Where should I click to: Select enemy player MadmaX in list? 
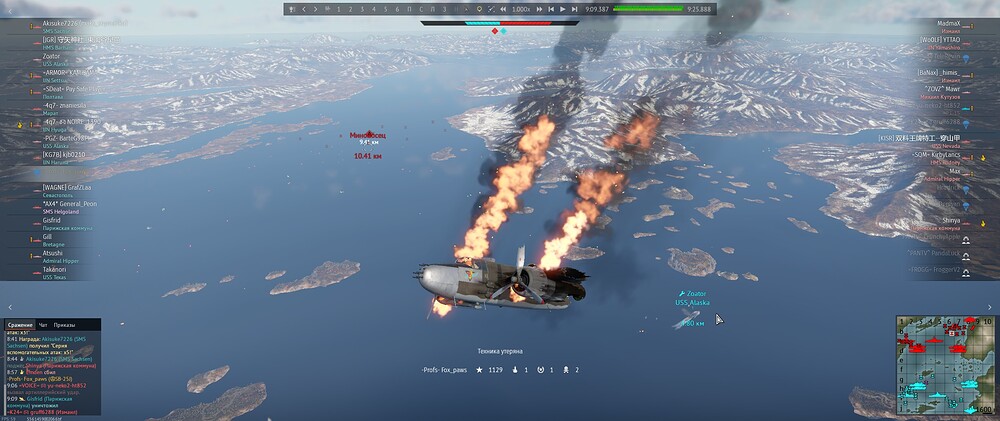click(x=948, y=22)
